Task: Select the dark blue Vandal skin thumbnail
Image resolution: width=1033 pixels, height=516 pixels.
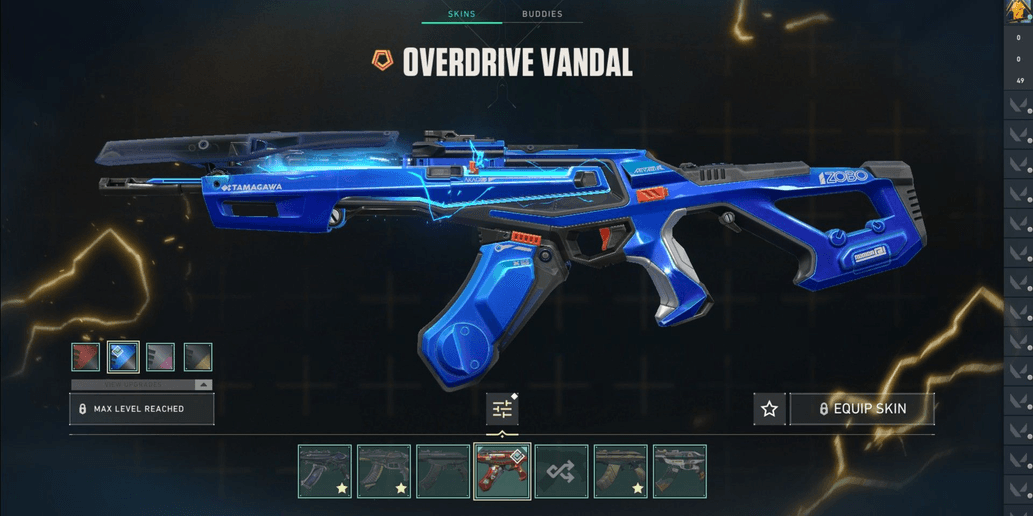Action: 325,471
